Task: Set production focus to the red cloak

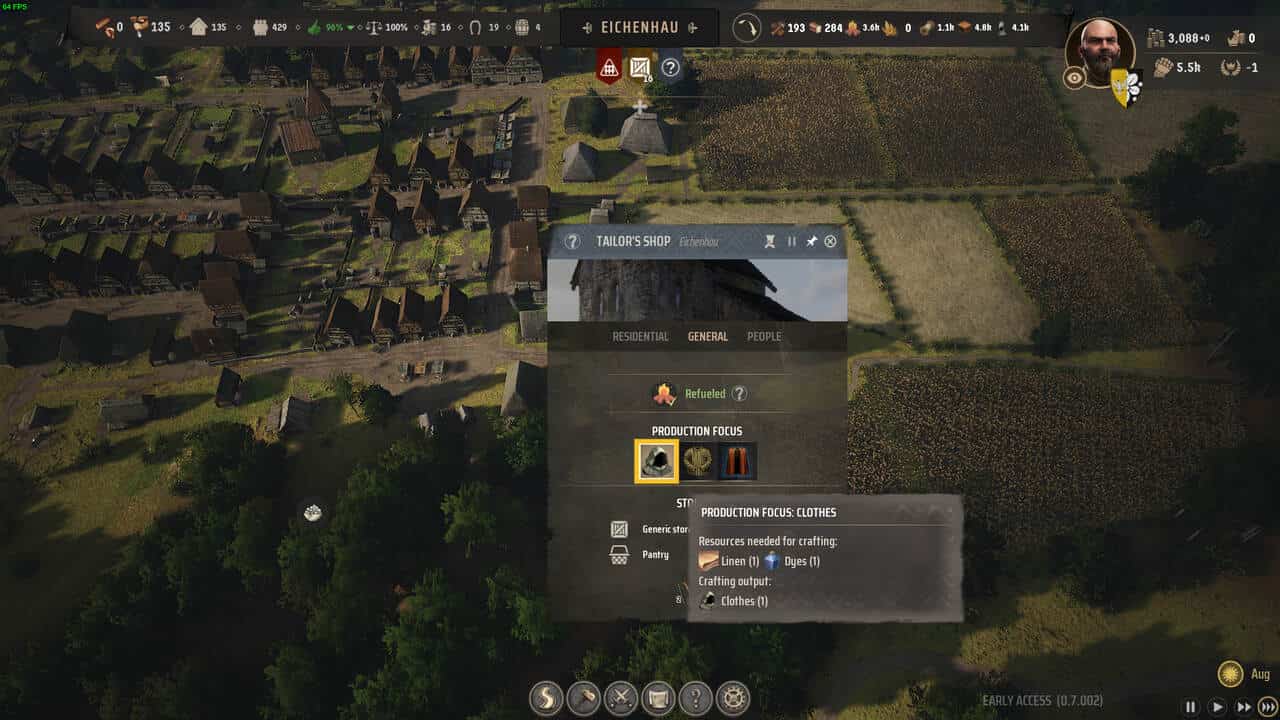Action: coord(738,461)
